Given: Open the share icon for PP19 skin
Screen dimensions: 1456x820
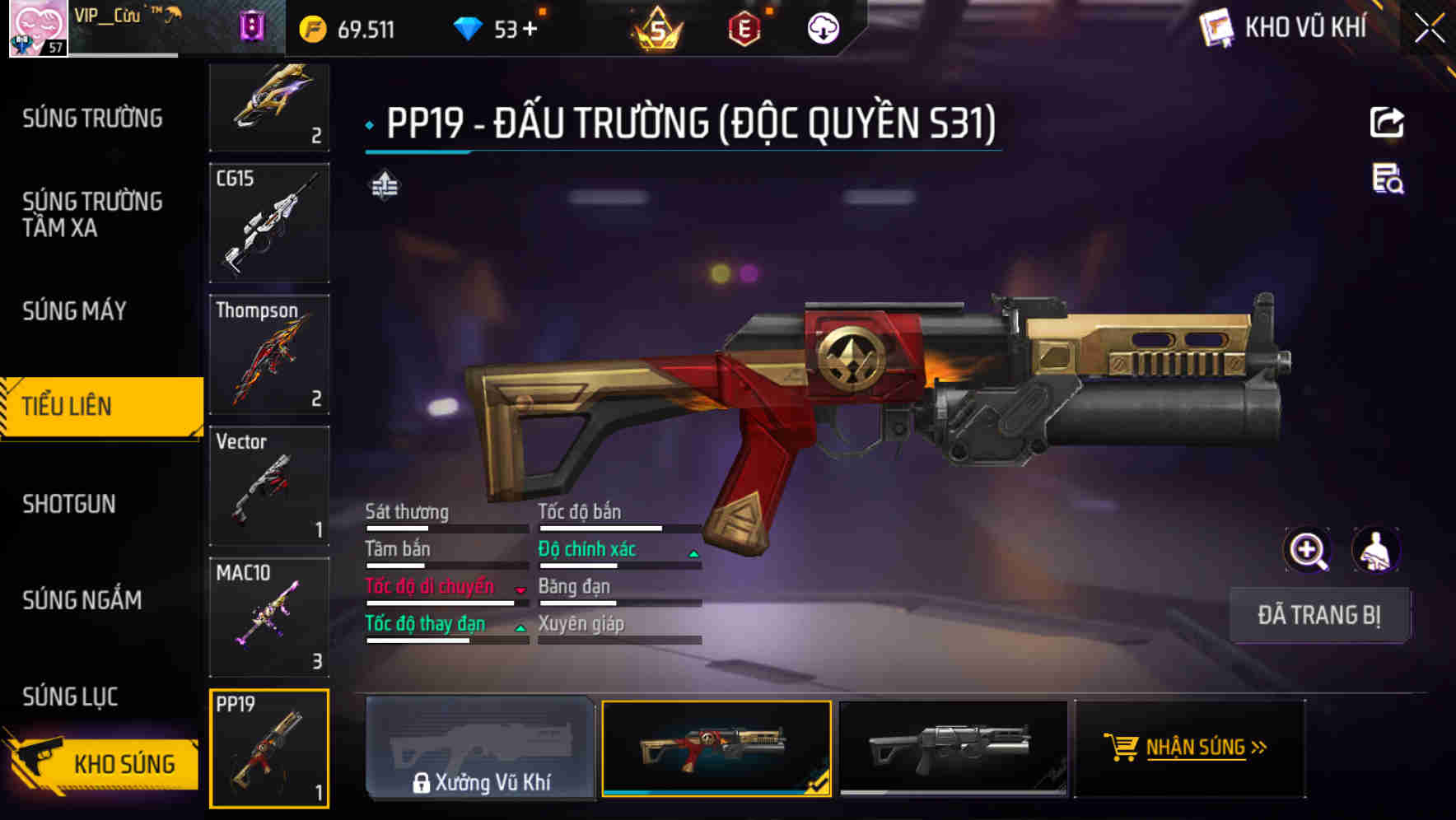Looking at the screenshot, I should (1388, 122).
